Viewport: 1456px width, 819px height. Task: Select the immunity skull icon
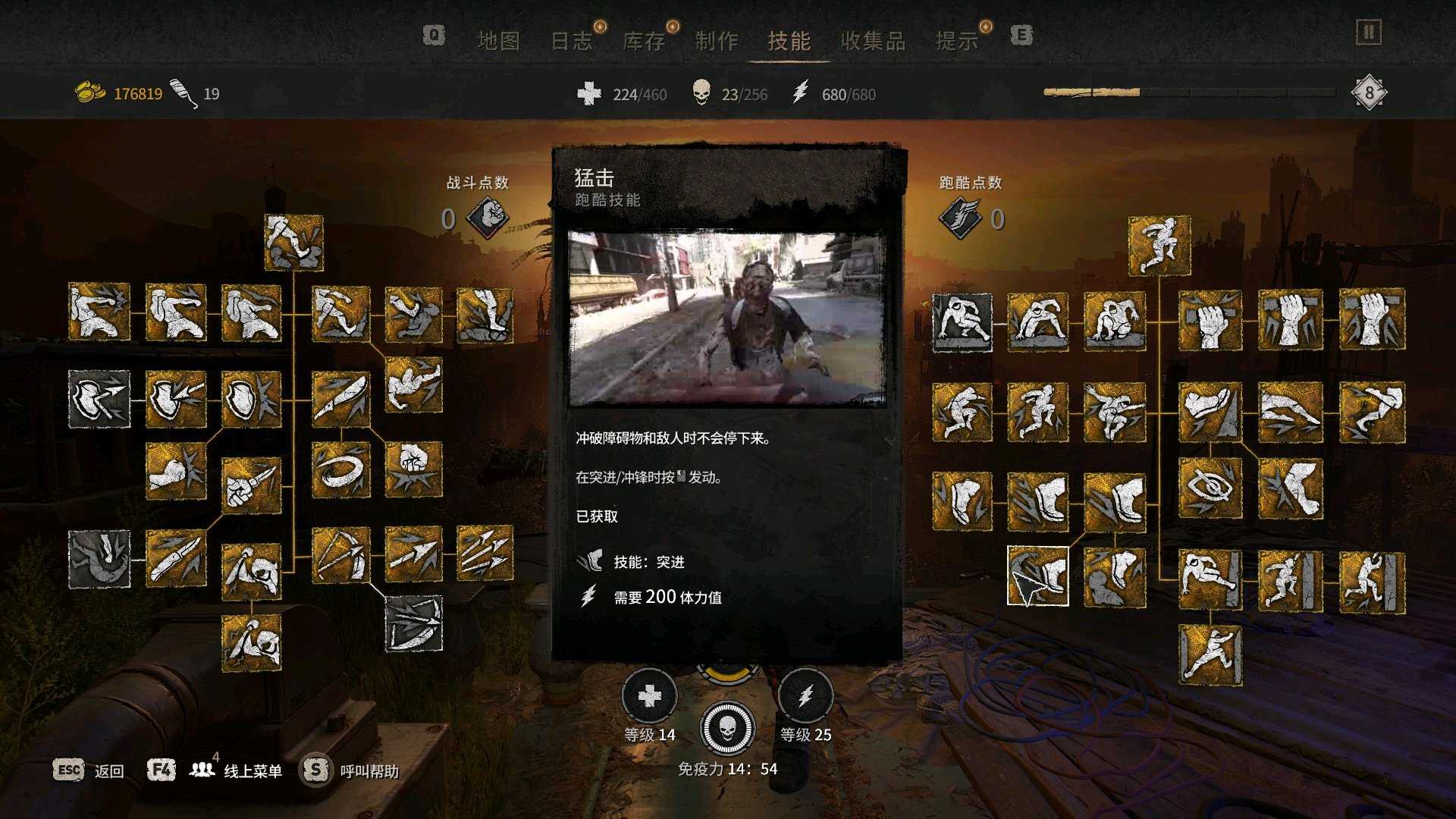point(727,728)
